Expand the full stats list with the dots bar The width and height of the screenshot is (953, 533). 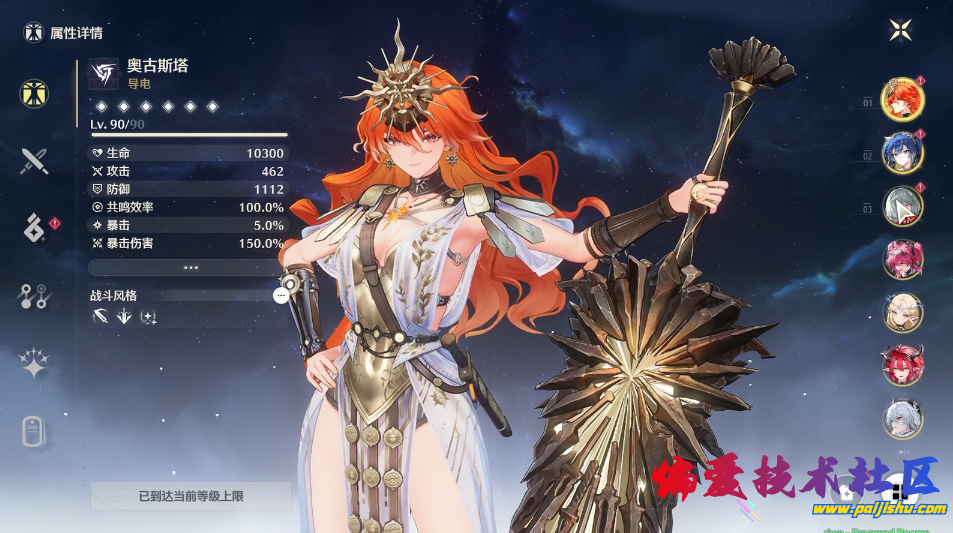click(189, 268)
